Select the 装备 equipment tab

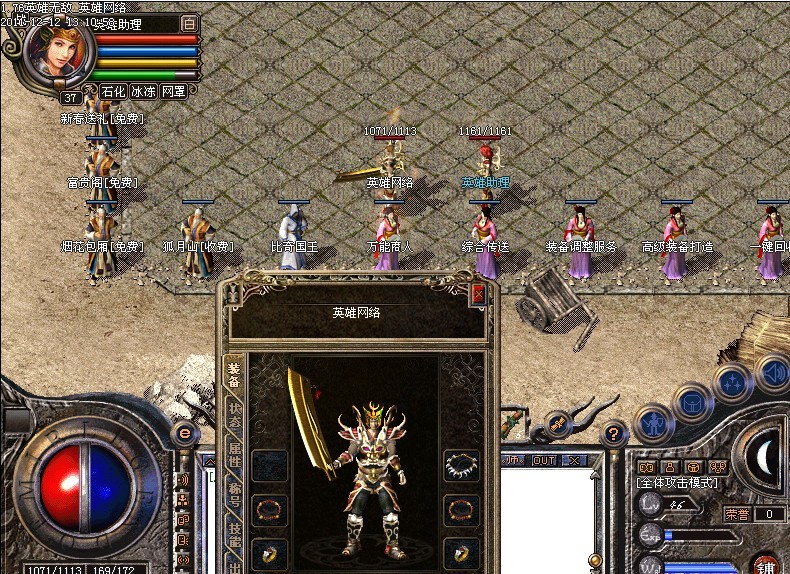(x=233, y=373)
